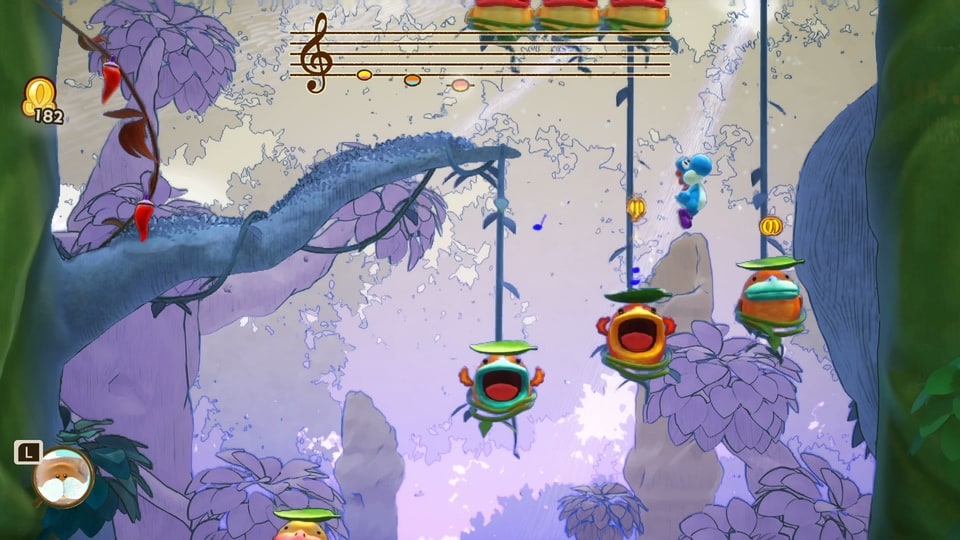Click the musical staff note tracker
The width and height of the screenshot is (960, 540).
tap(480, 55)
